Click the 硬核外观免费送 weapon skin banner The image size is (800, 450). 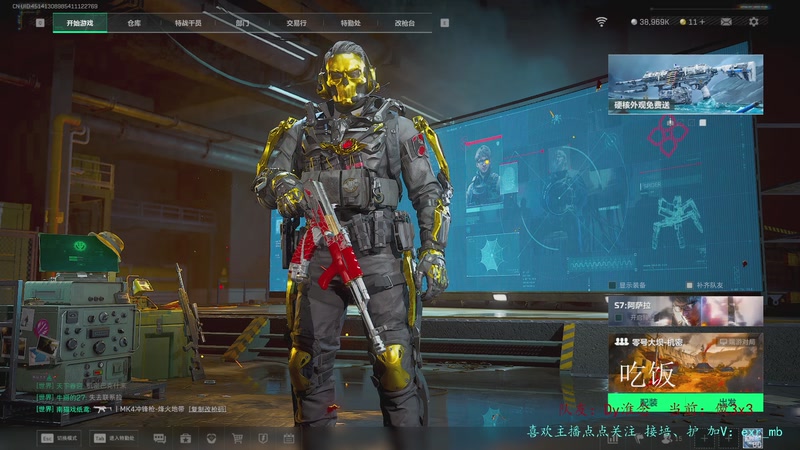coord(685,83)
